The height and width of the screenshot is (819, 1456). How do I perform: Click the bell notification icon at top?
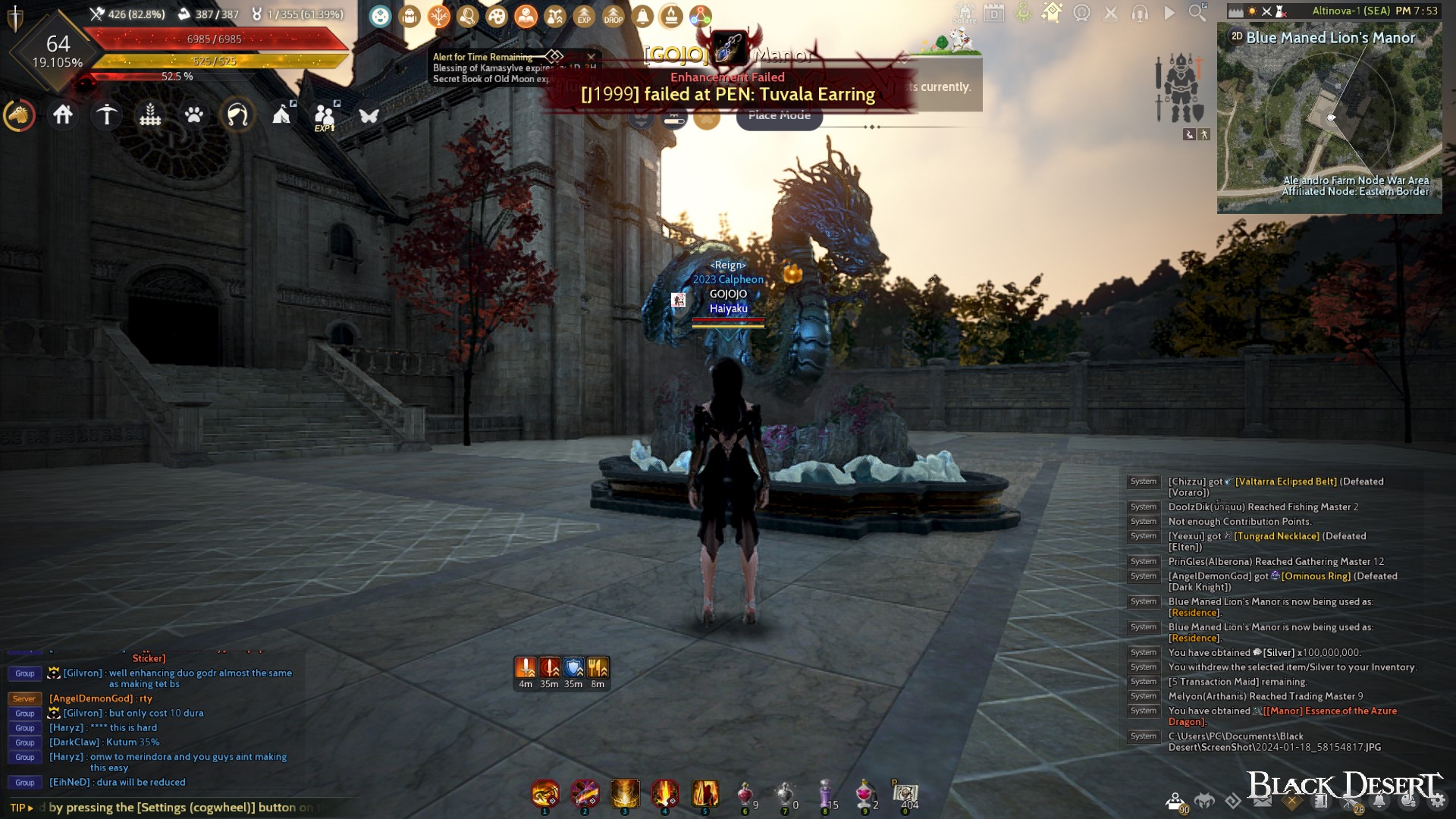pyautogui.click(x=642, y=14)
